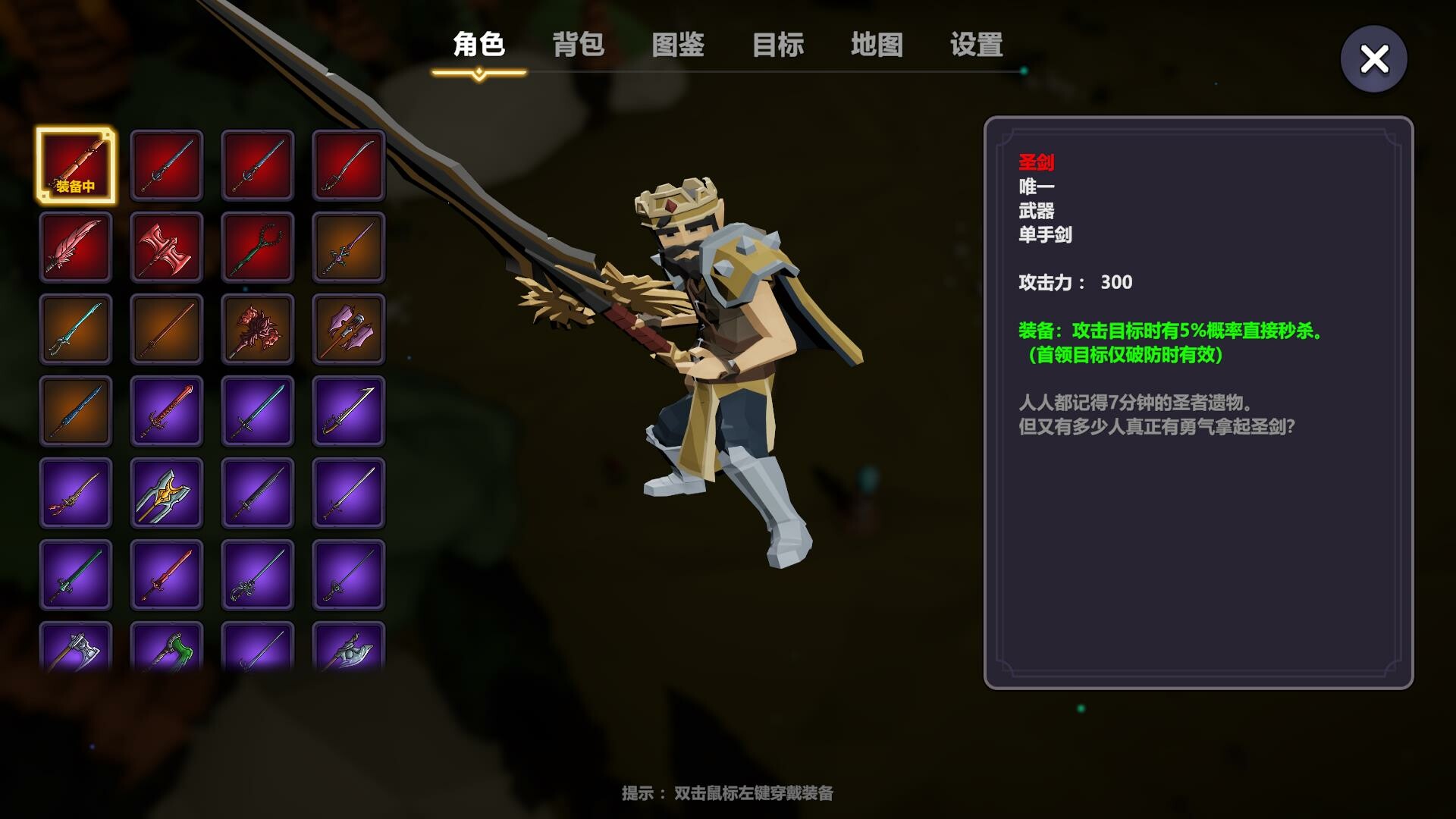Close the character panel with the X button
The height and width of the screenshot is (819, 1456).
(1374, 58)
